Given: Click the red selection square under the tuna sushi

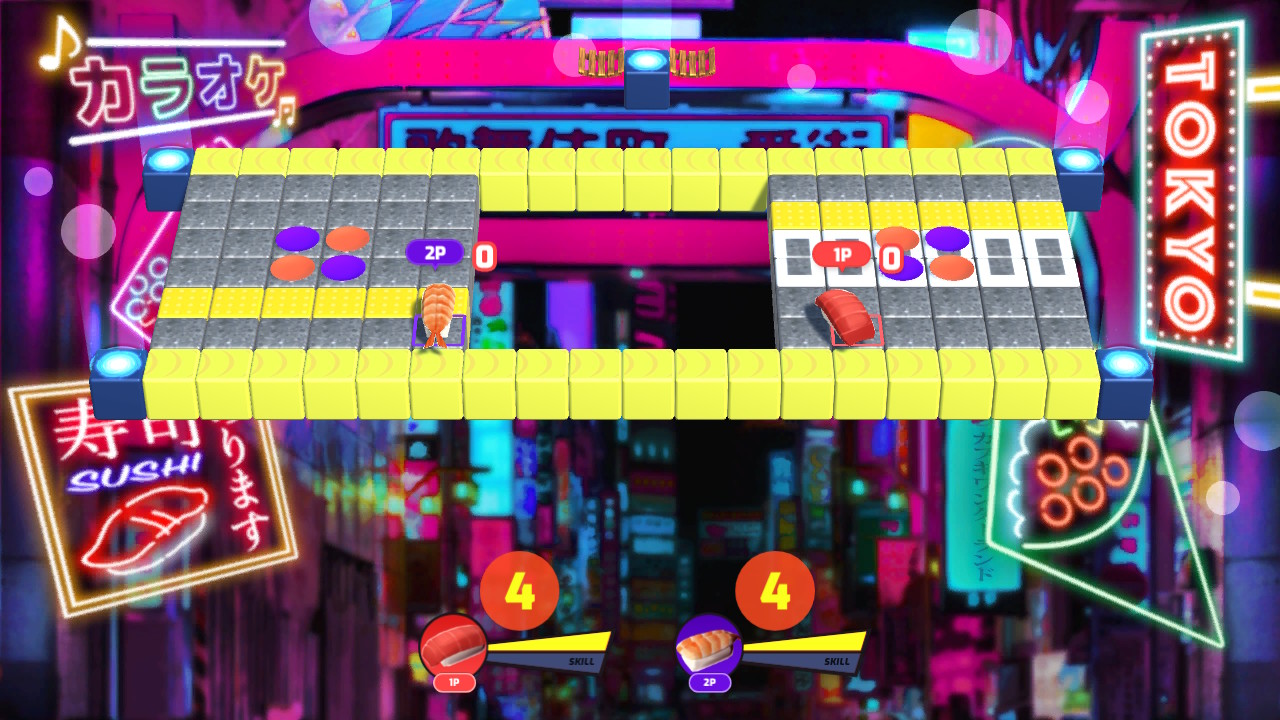Looking at the screenshot, I should point(856,332).
